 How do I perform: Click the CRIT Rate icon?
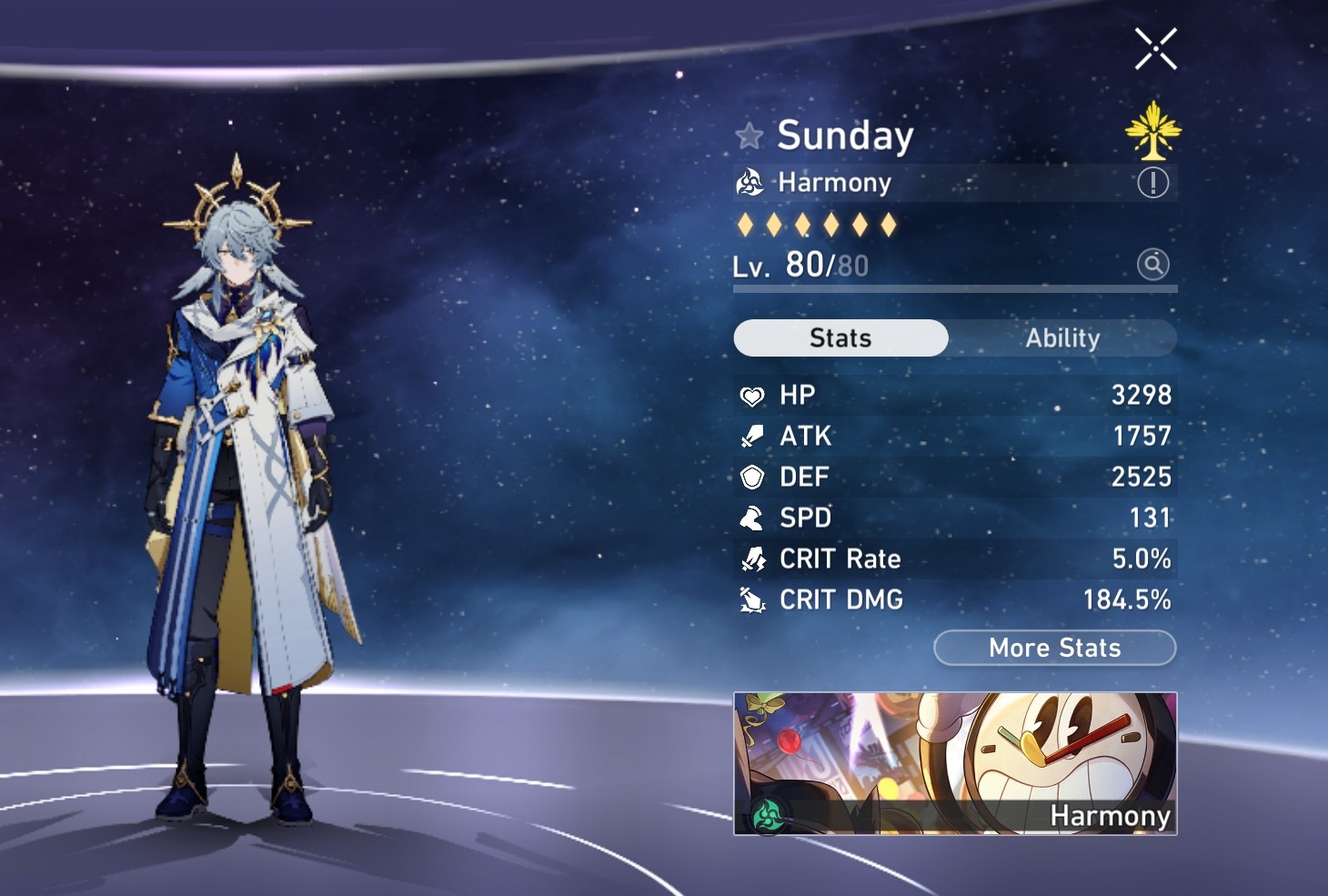point(751,559)
